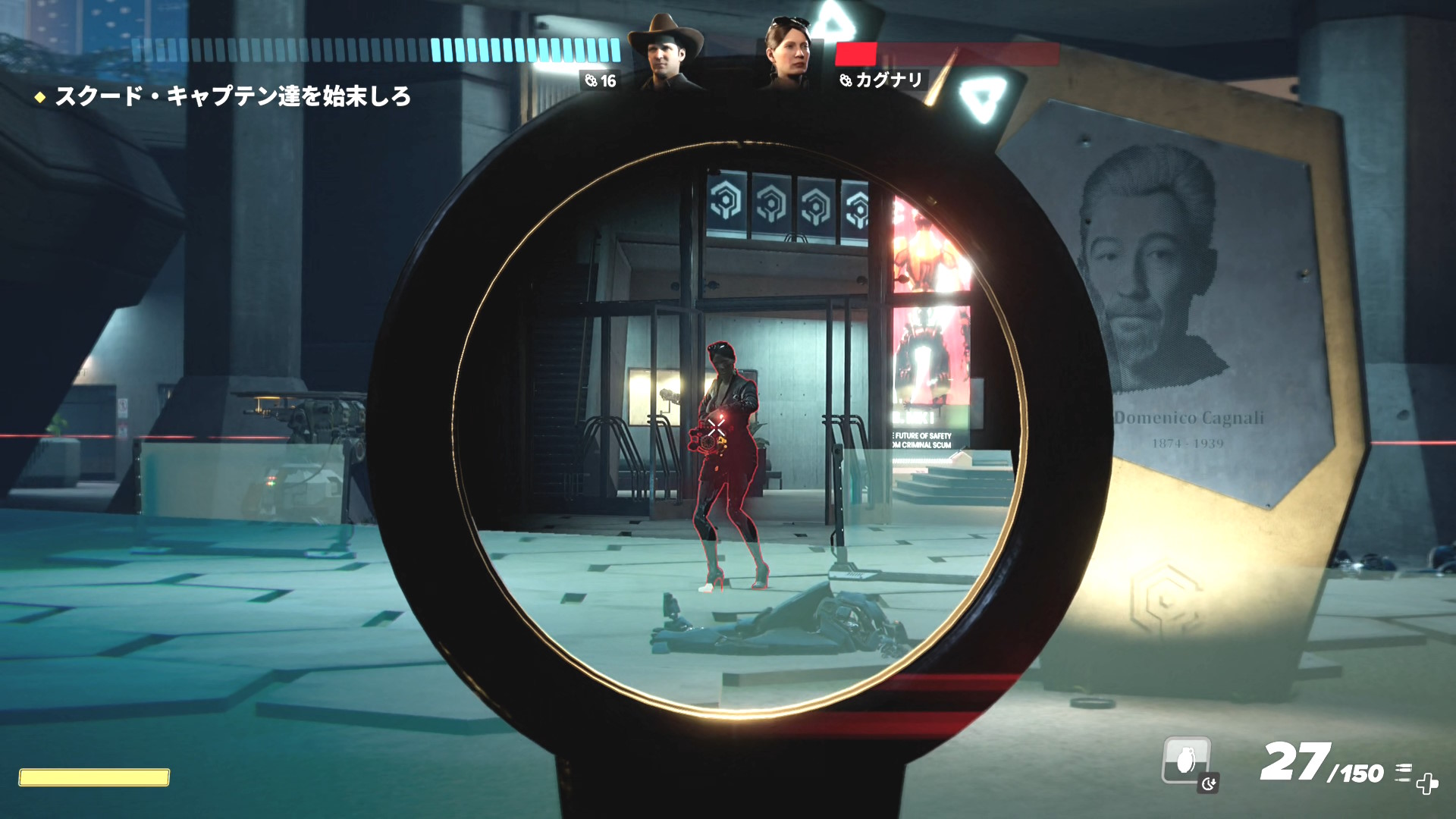Select the grenade item slot
This screenshot has width=1456, height=819.
pos(1186,760)
